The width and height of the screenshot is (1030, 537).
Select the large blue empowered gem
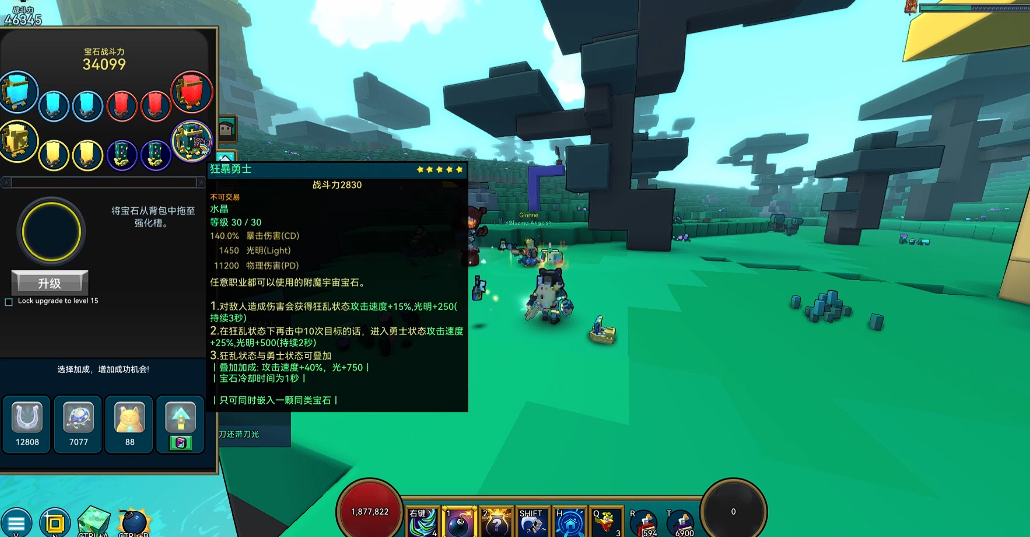(18, 93)
